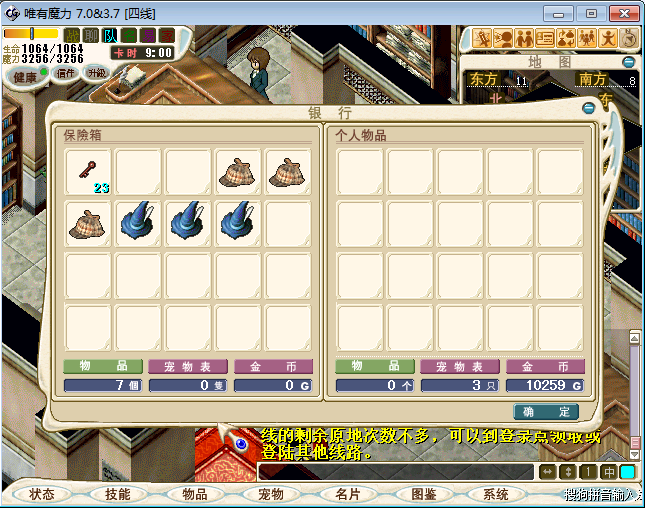645x508 pixels.
Task: Collapse the 地图 map panel
Action: tap(629, 62)
